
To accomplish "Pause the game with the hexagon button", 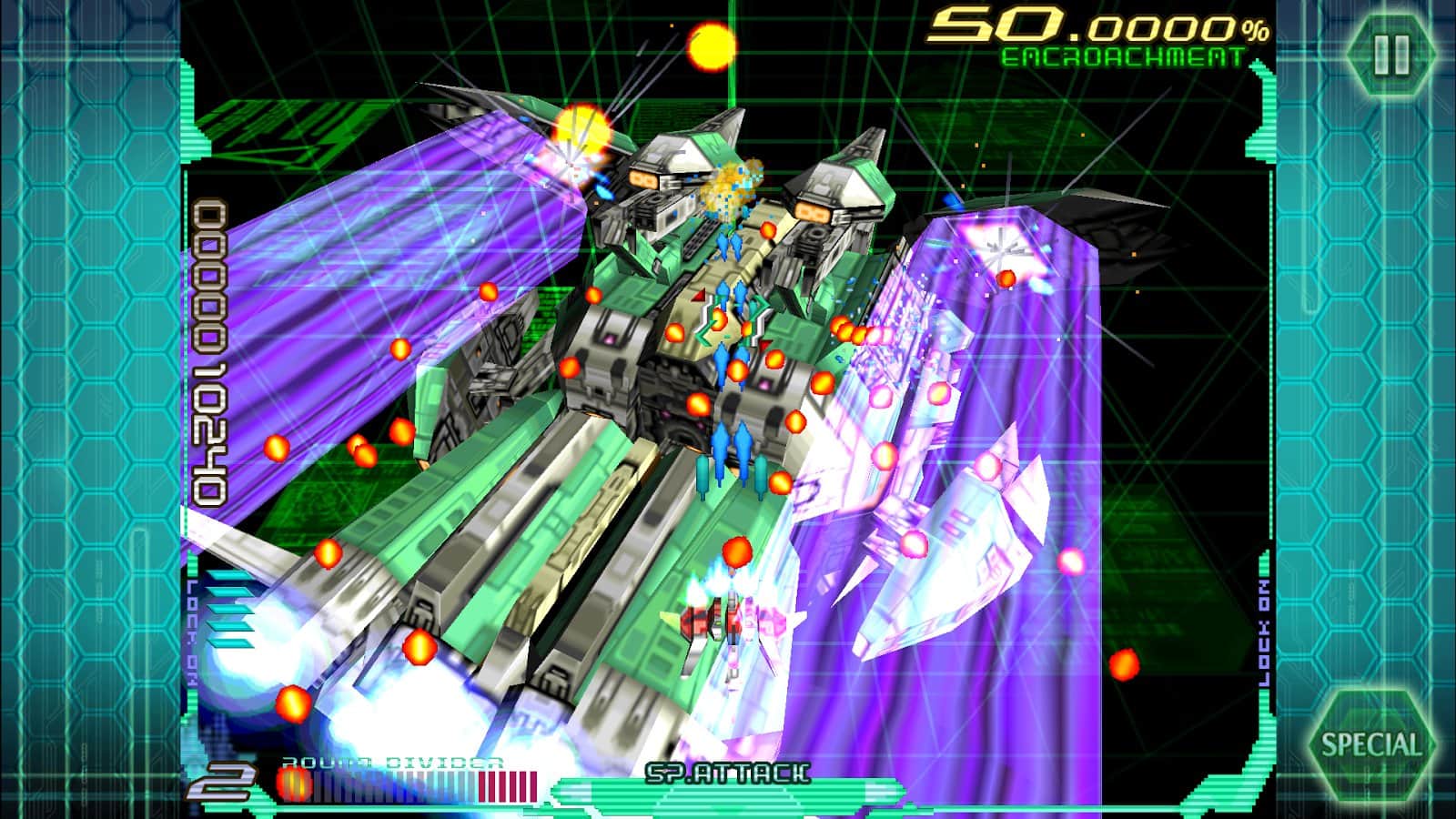I will click(1390, 55).
